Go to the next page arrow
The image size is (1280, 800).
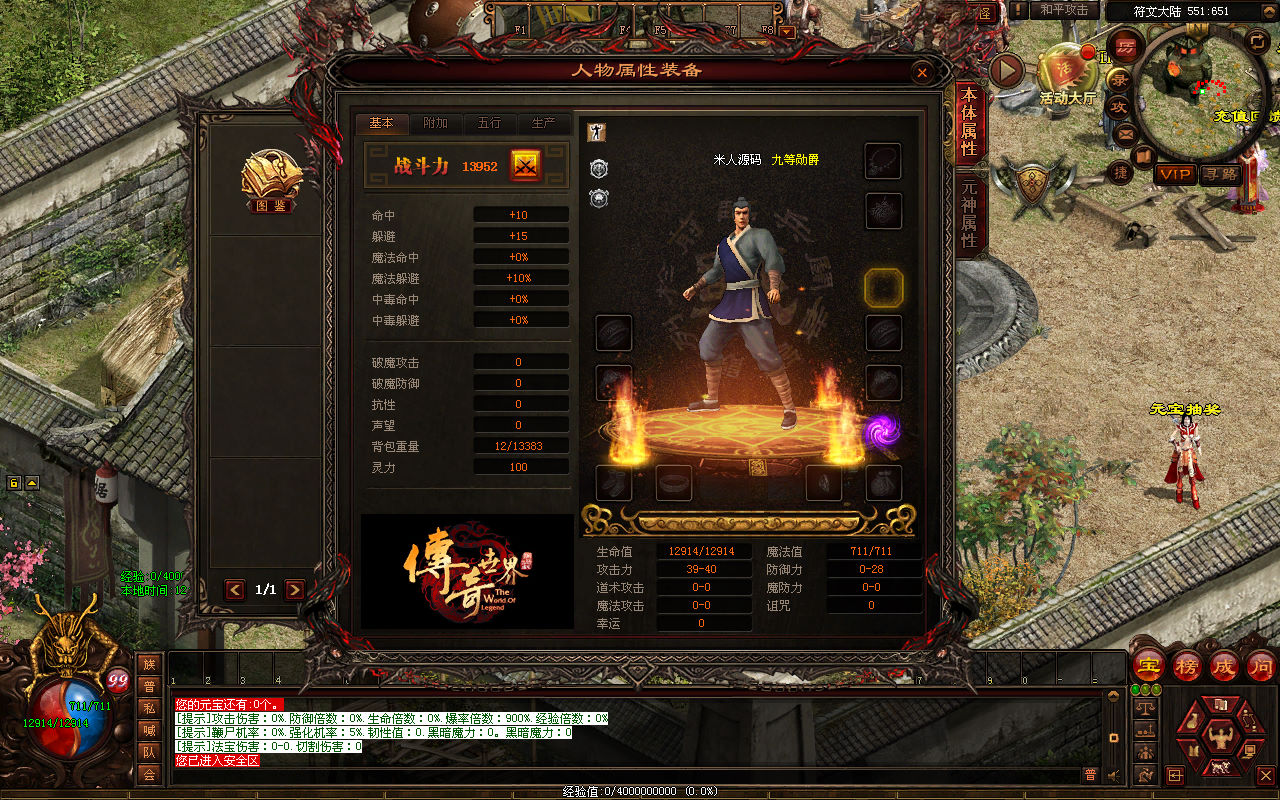[295, 590]
